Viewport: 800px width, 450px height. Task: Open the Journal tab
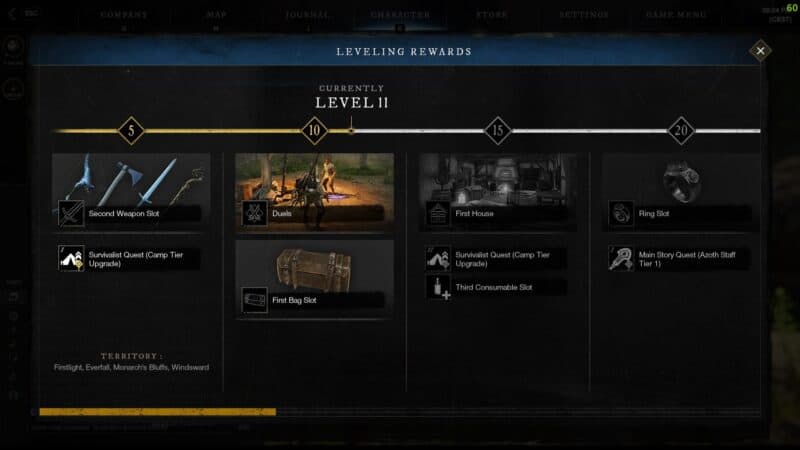(x=306, y=15)
